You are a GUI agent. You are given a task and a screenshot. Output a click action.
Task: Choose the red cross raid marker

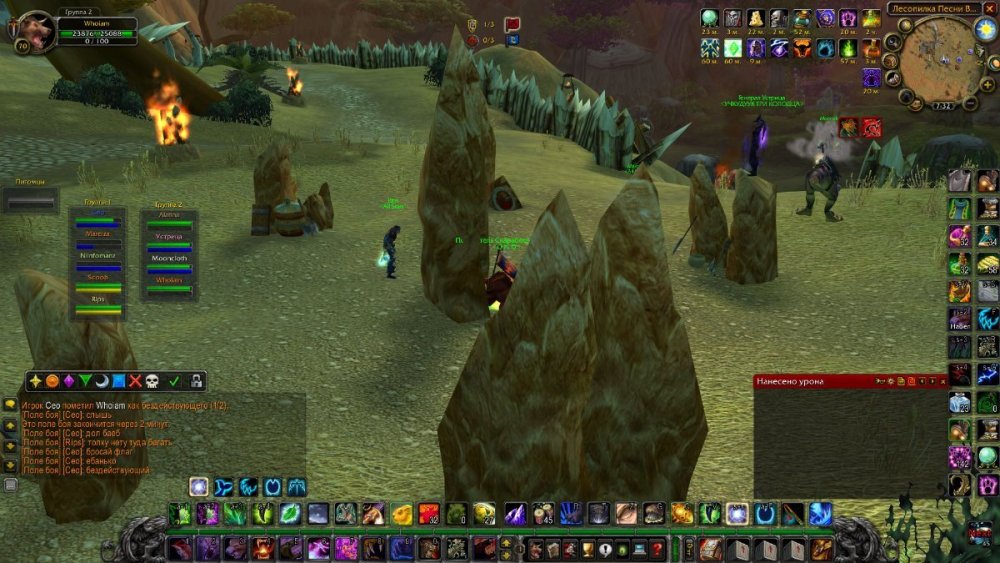(134, 381)
